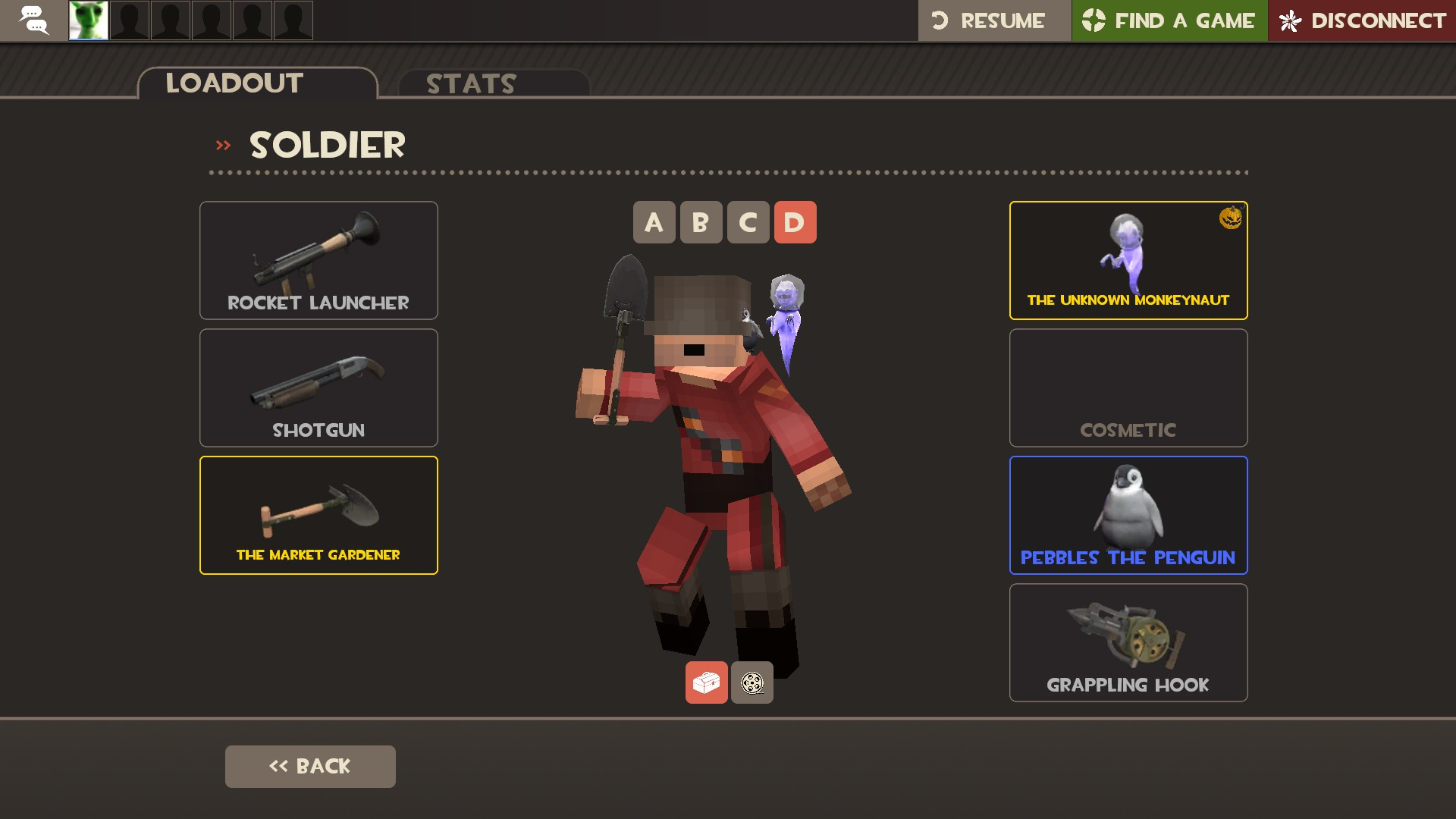
Task: Select the green alien player avatar
Action: 88,20
